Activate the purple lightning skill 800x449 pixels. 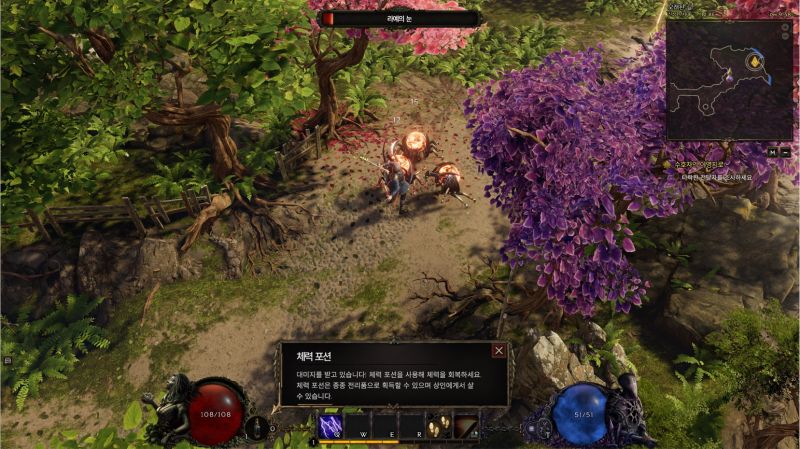331,425
